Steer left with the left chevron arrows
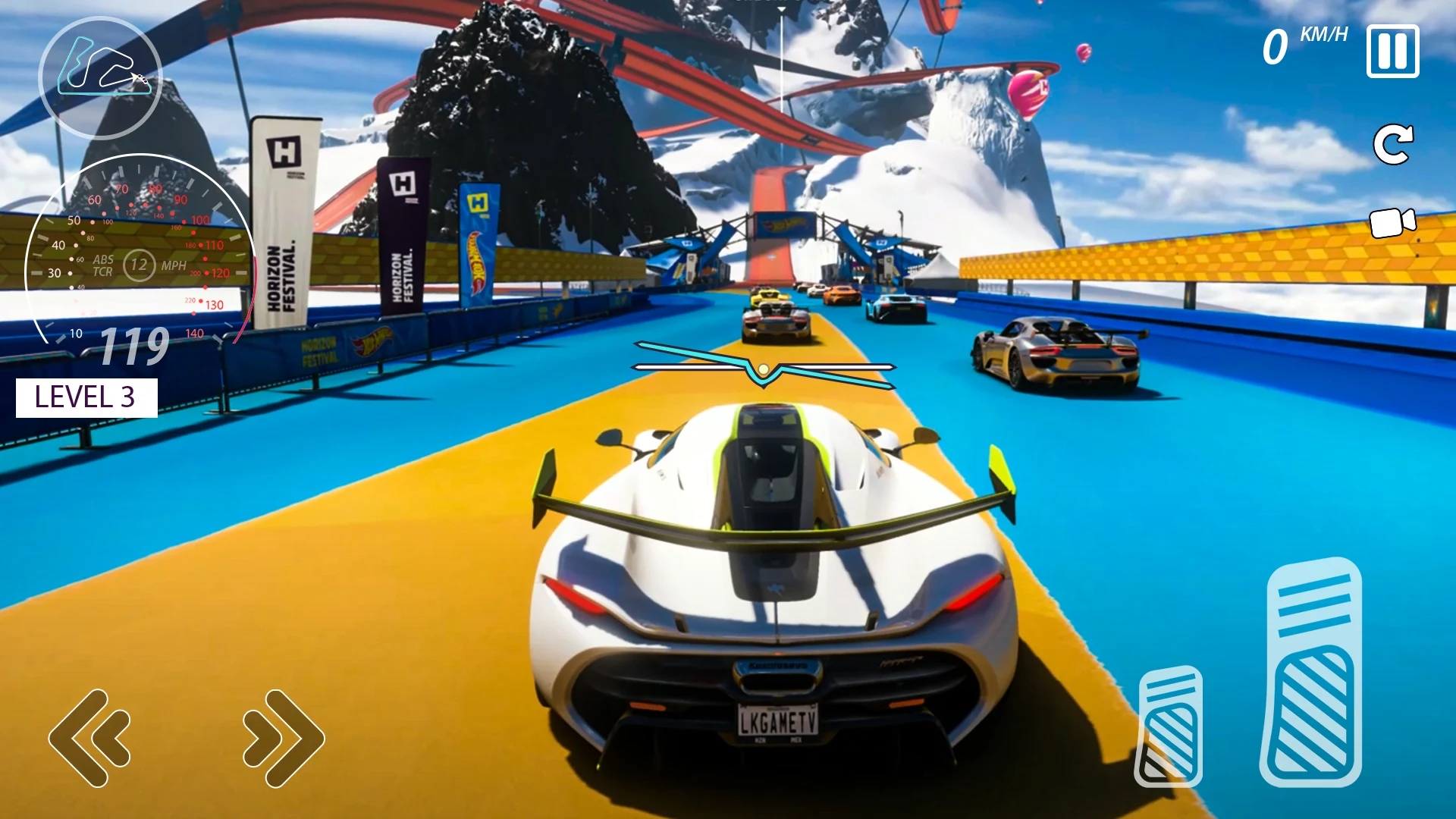The width and height of the screenshot is (1456, 819). [x=89, y=738]
